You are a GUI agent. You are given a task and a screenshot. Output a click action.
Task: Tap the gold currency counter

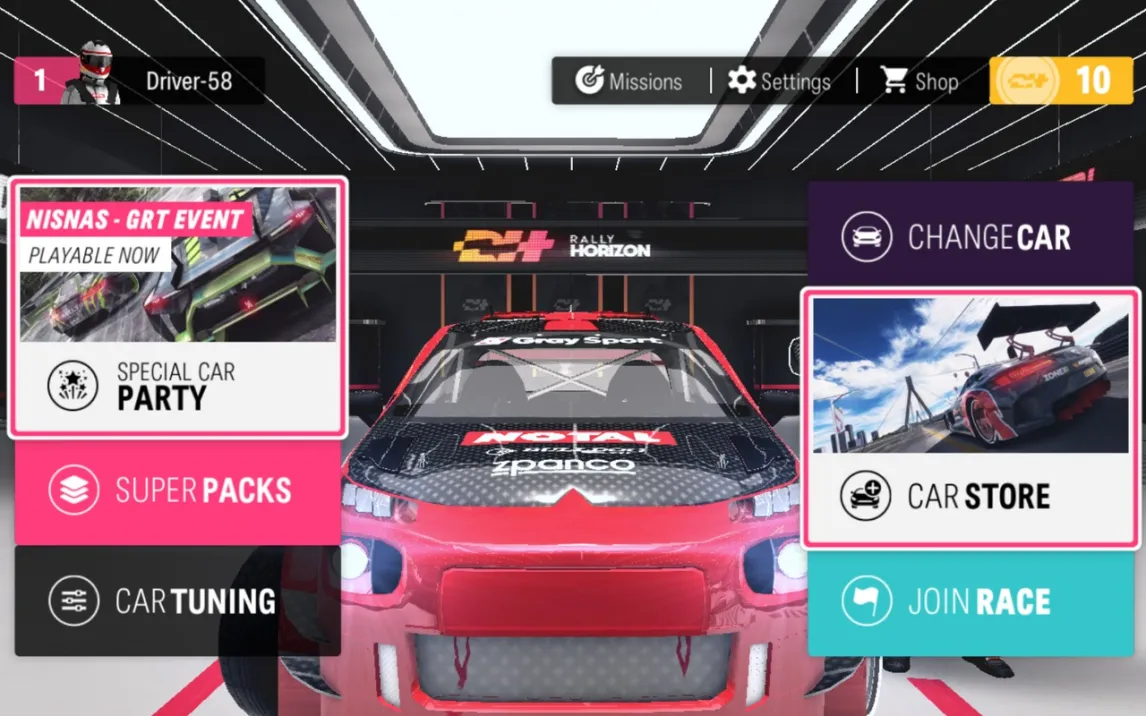pos(1061,81)
